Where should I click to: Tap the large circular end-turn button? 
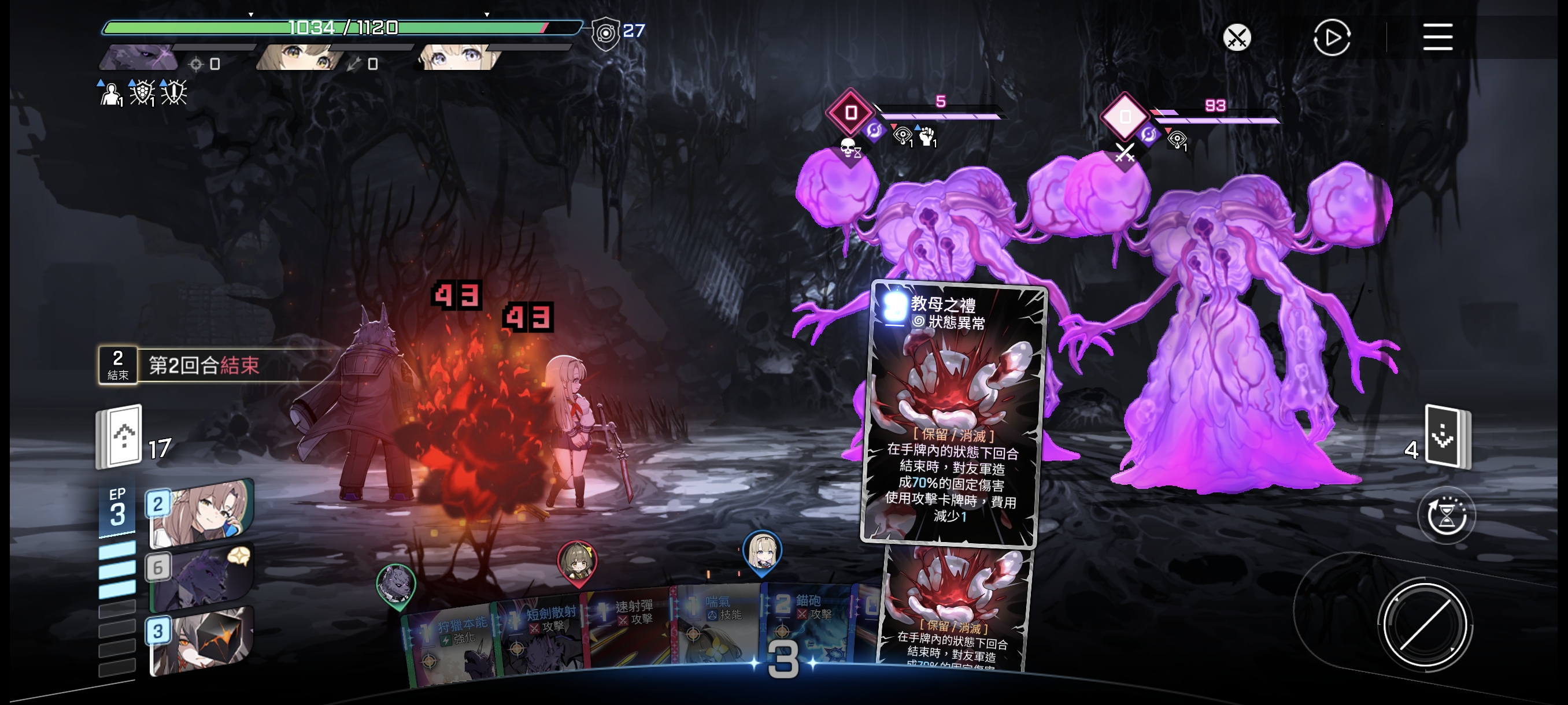point(1425,625)
